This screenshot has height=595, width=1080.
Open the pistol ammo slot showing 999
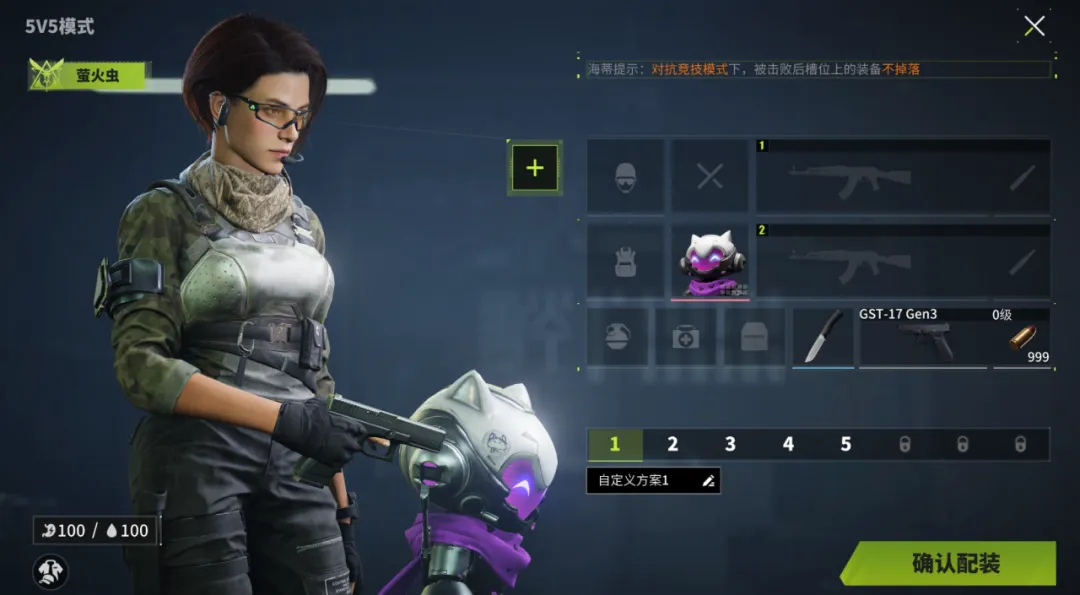[x=1022, y=338]
